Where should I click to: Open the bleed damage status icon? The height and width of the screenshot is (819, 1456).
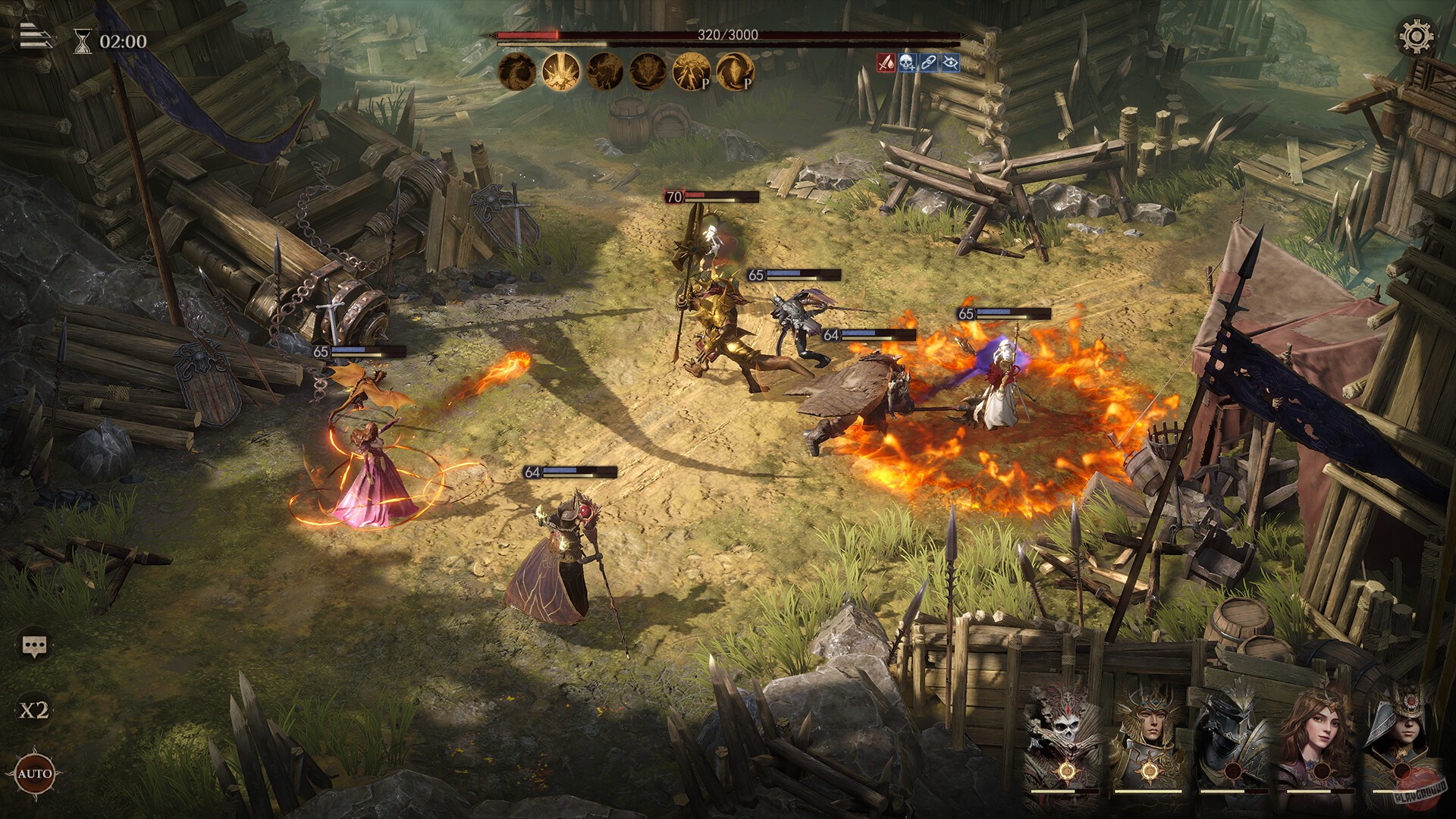[x=886, y=64]
